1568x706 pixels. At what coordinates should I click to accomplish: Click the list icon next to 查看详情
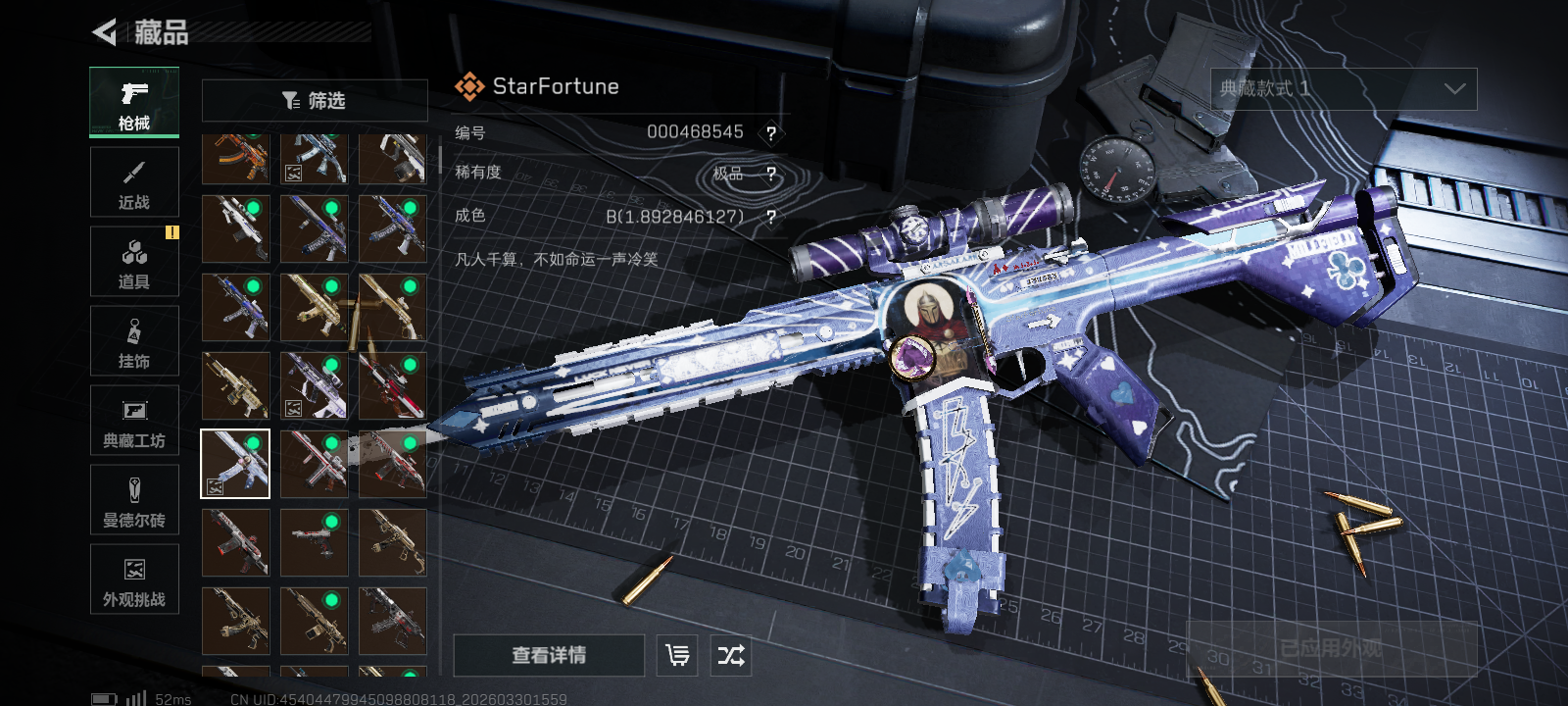(677, 655)
